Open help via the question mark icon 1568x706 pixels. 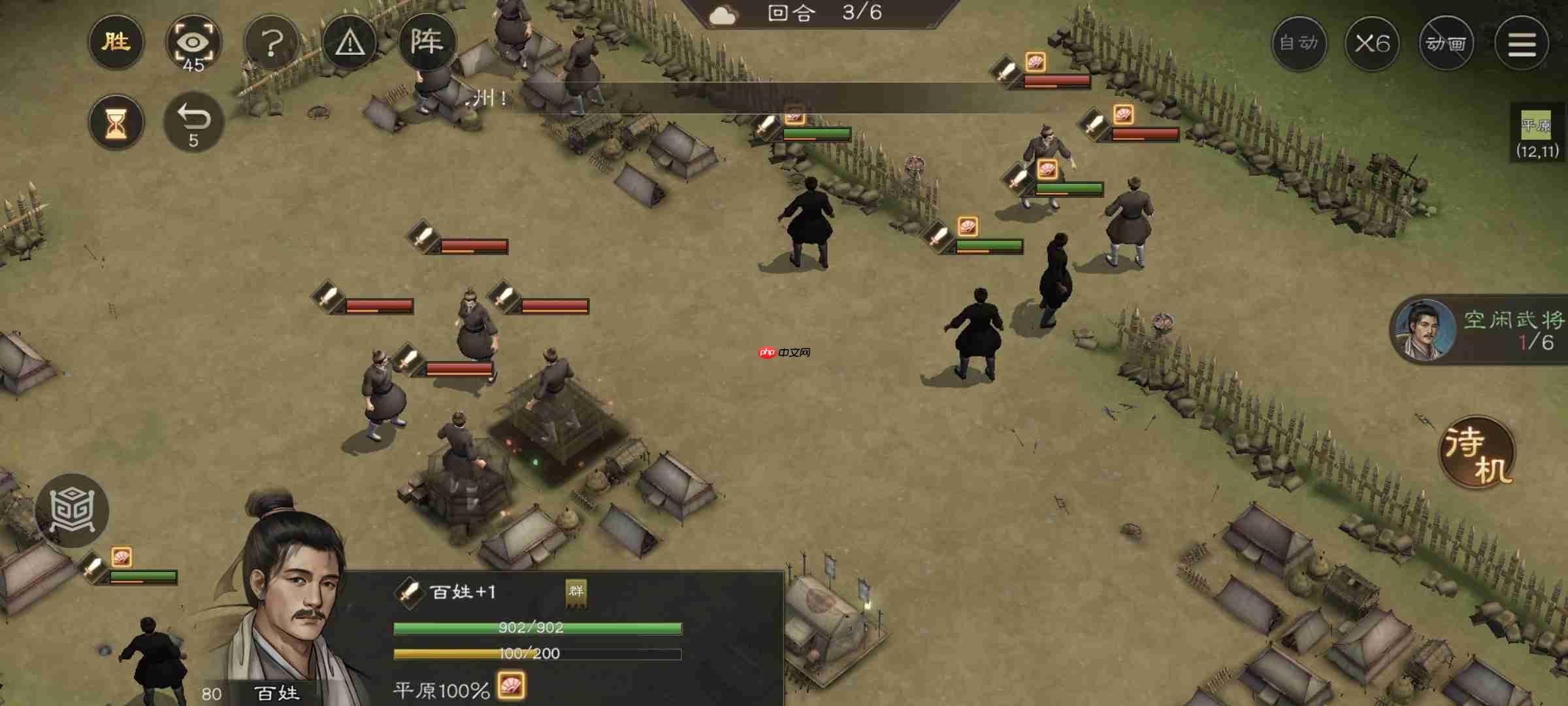click(x=273, y=42)
